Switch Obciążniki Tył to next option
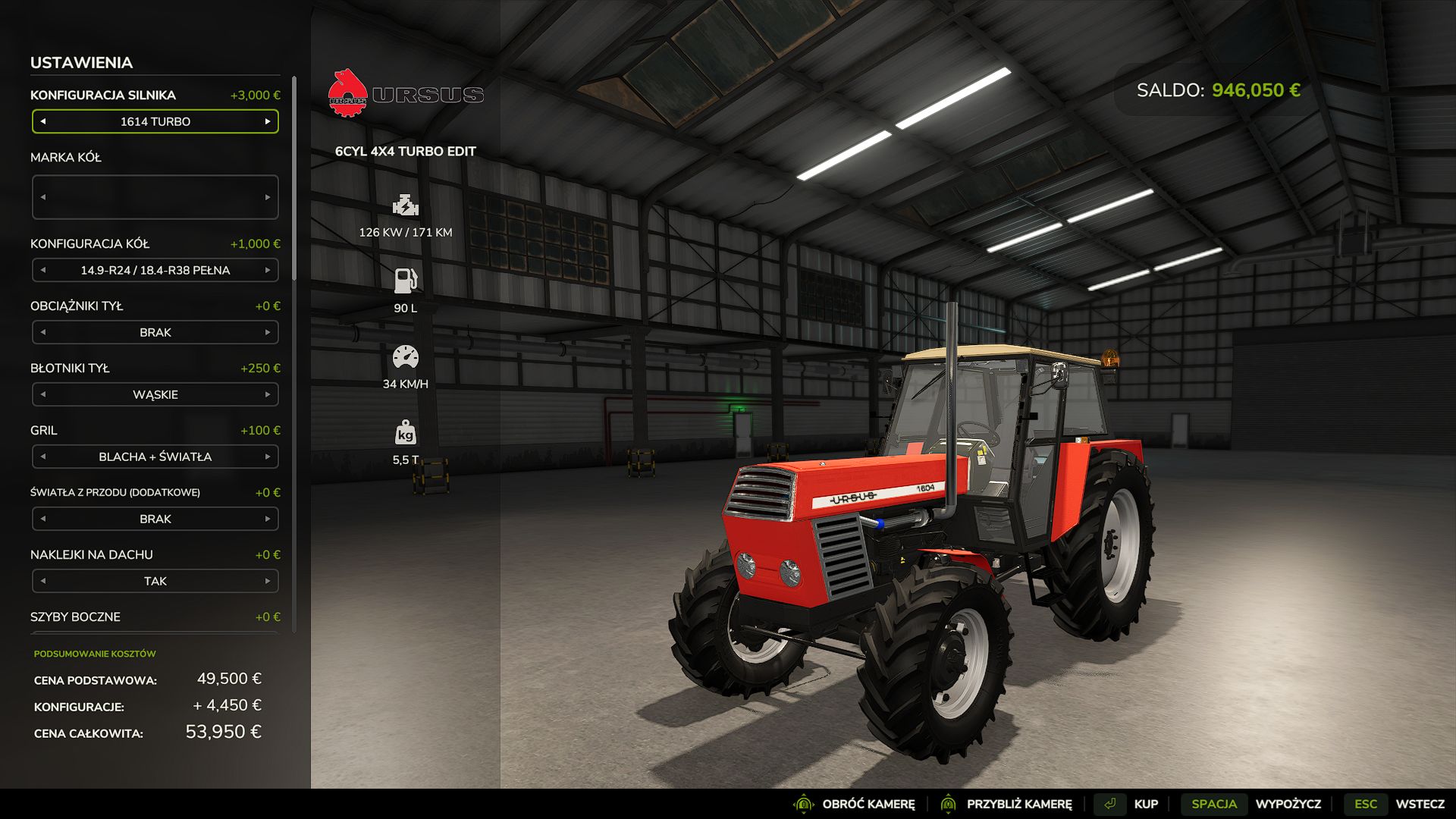1456x819 pixels. click(x=268, y=332)
